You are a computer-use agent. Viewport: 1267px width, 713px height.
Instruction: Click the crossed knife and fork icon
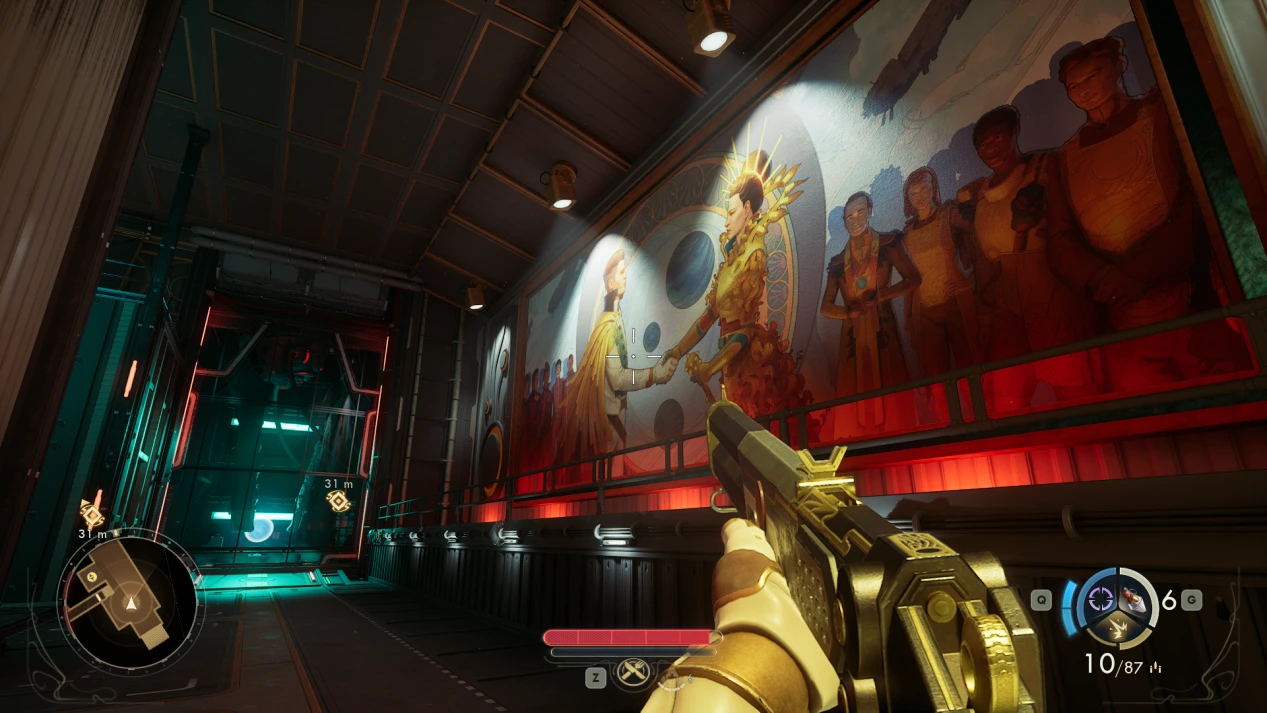point(632,673)
